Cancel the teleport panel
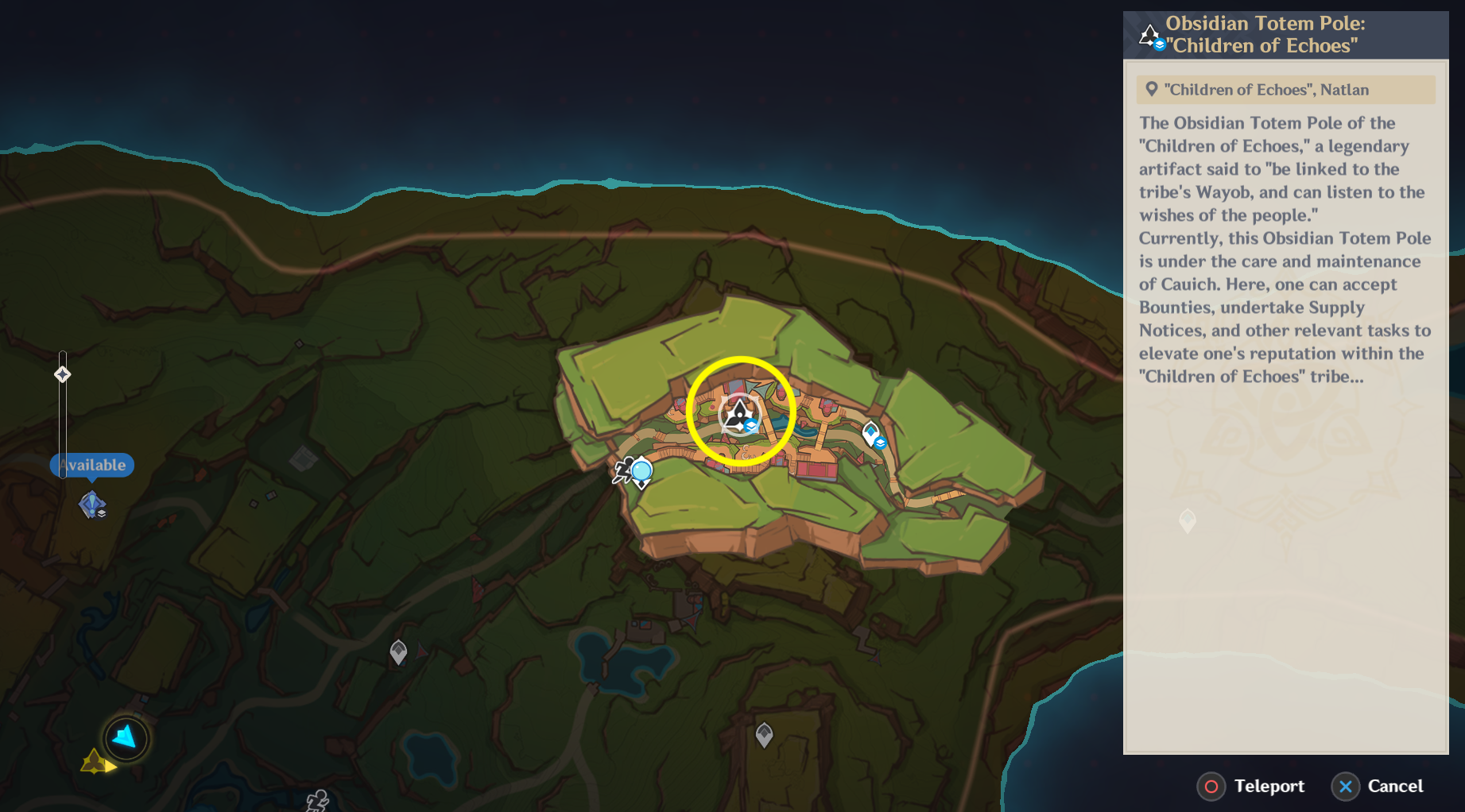 pos(1378,787)
